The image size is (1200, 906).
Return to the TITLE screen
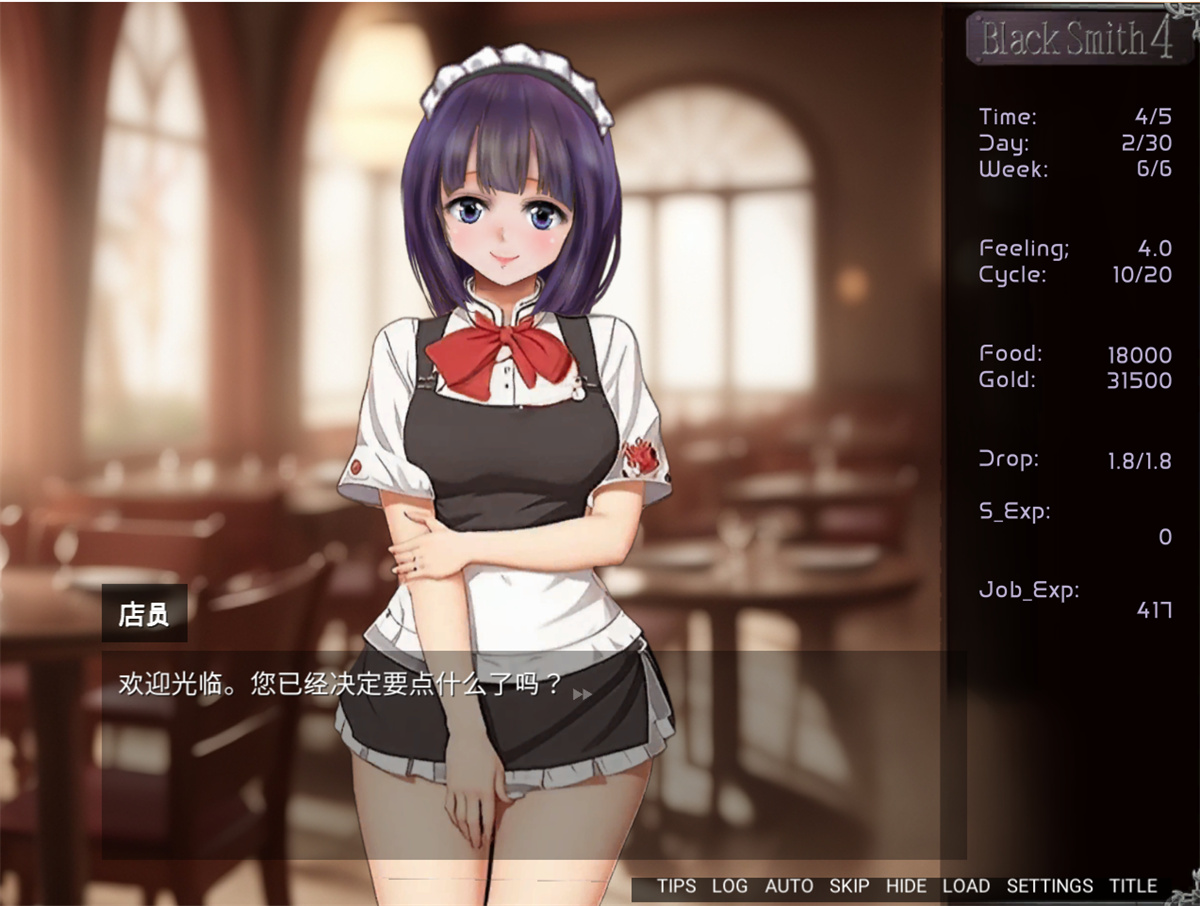[1133, 886]
